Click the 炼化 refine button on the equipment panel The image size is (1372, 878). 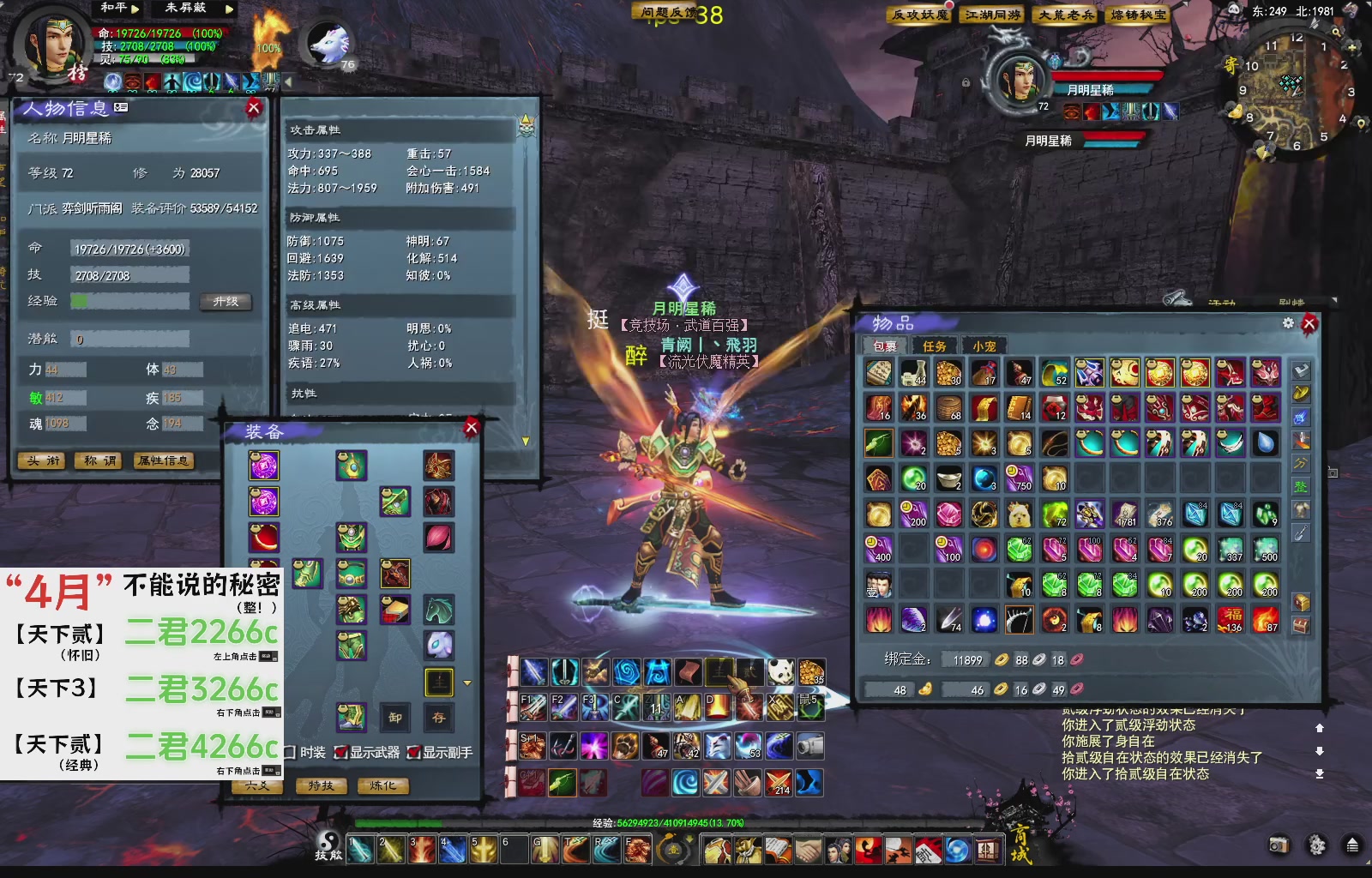click(385, 785)
